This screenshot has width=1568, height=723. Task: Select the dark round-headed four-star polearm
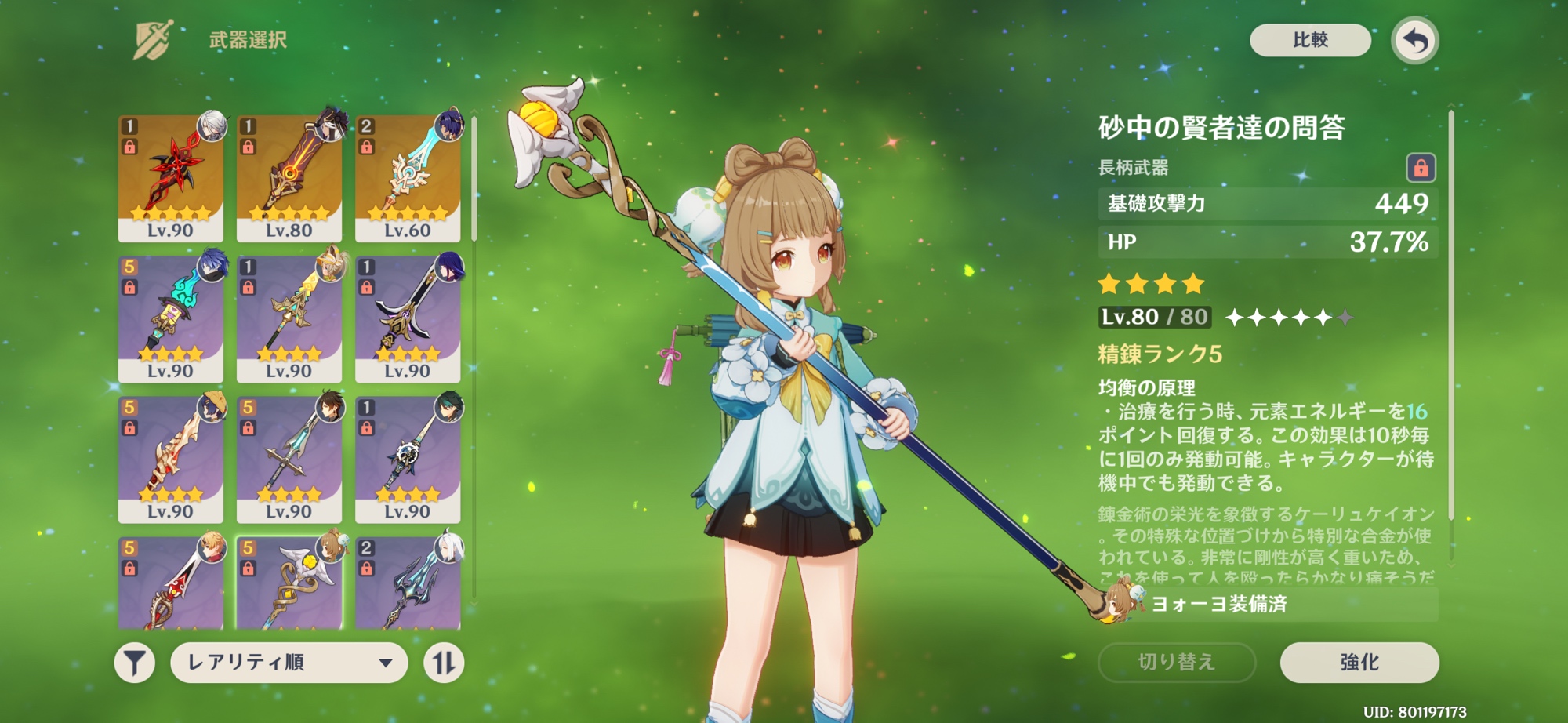407,459
